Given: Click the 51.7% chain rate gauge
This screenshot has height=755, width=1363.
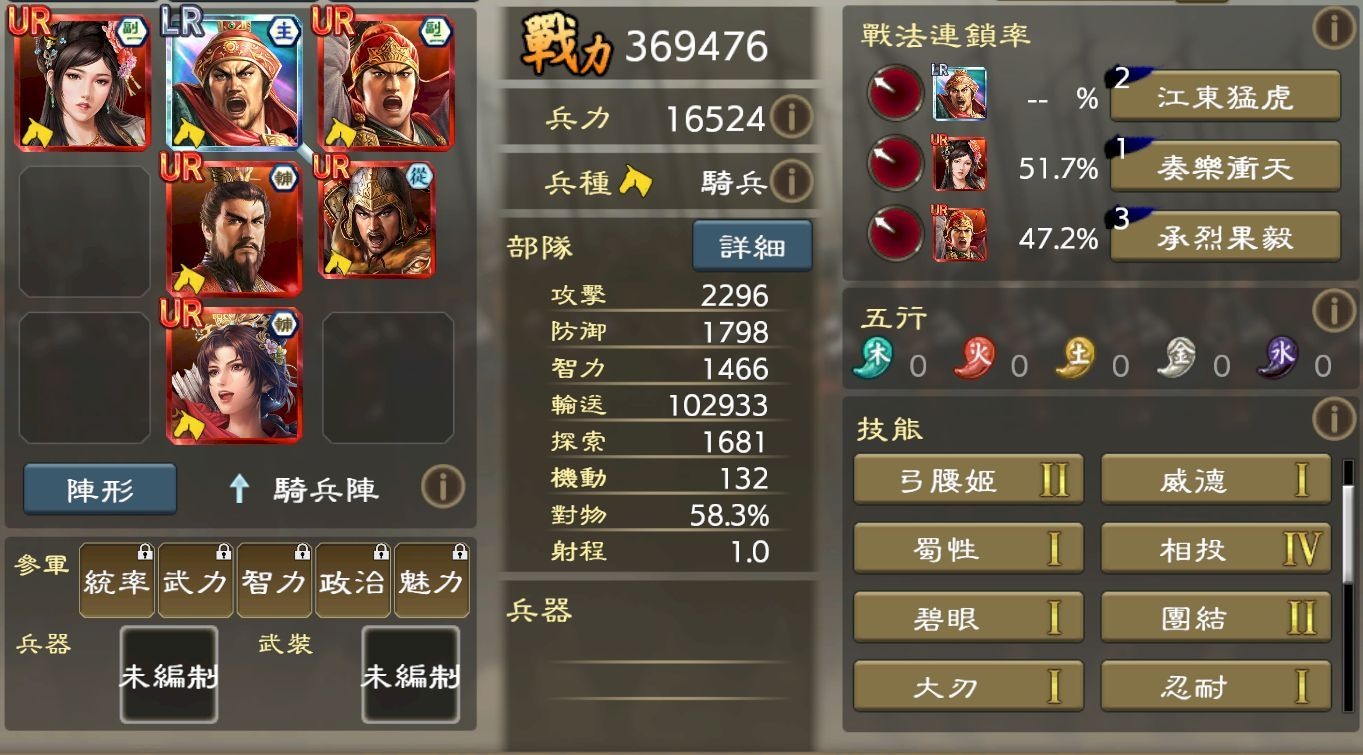Looking at the screenshot, I should coord(893,163).
